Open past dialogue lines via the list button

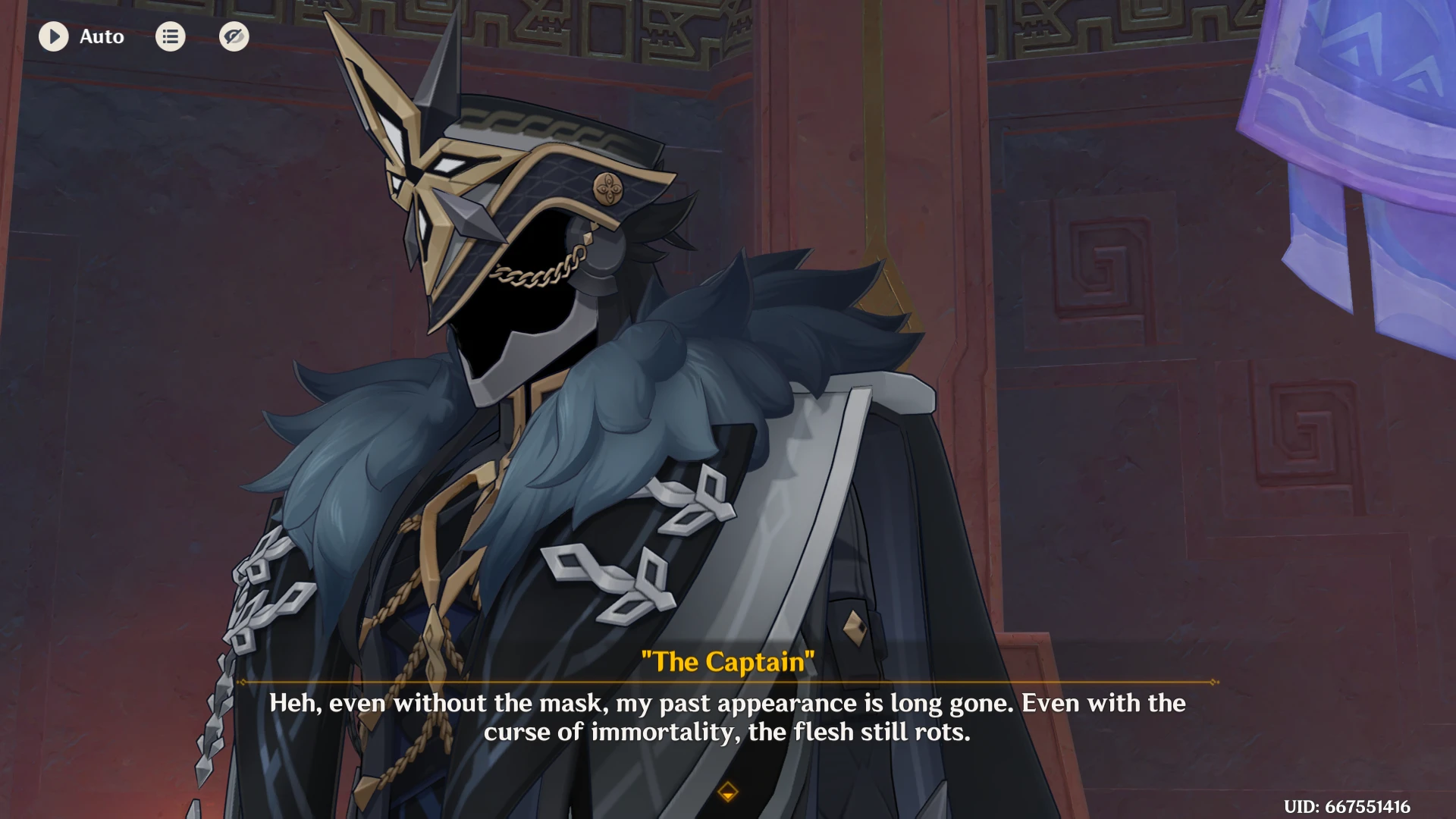[170, 36]
